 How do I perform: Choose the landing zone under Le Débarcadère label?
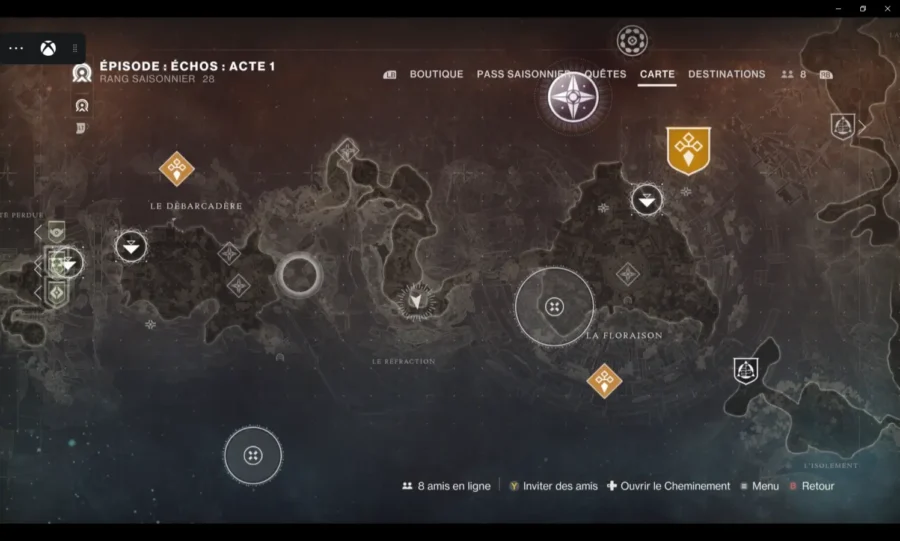[131, 246]
